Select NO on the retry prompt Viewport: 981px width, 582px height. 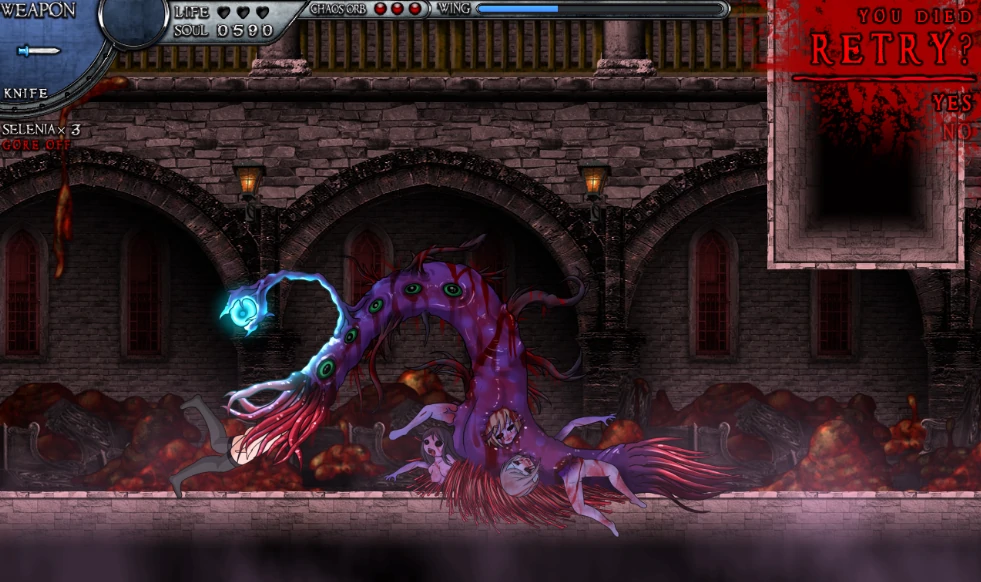coord(957,131)
